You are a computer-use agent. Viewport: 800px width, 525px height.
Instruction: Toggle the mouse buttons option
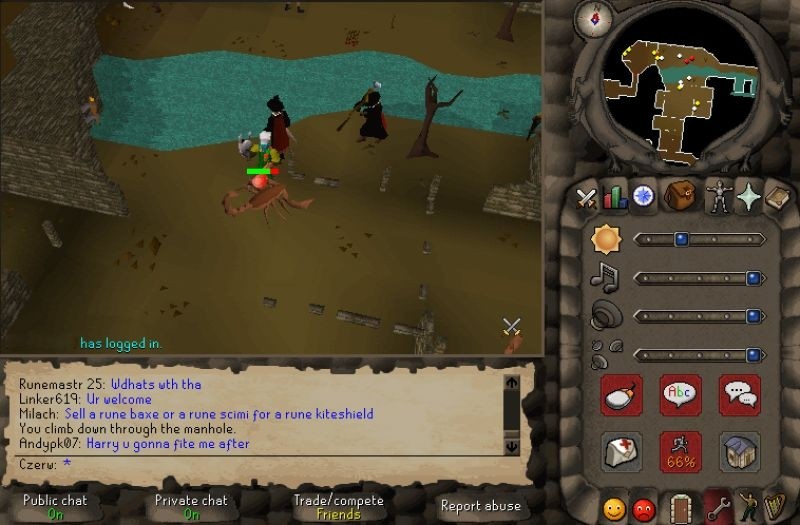click(x=620, y=394)
